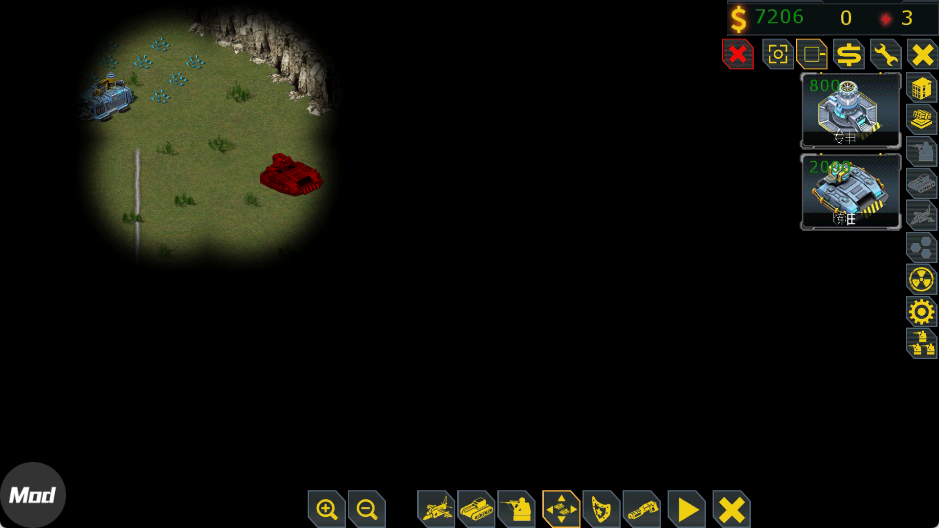Click the yellow X cancel button in bottom bar
Viewport: 939px width, 528px height.
pos(732,509)
